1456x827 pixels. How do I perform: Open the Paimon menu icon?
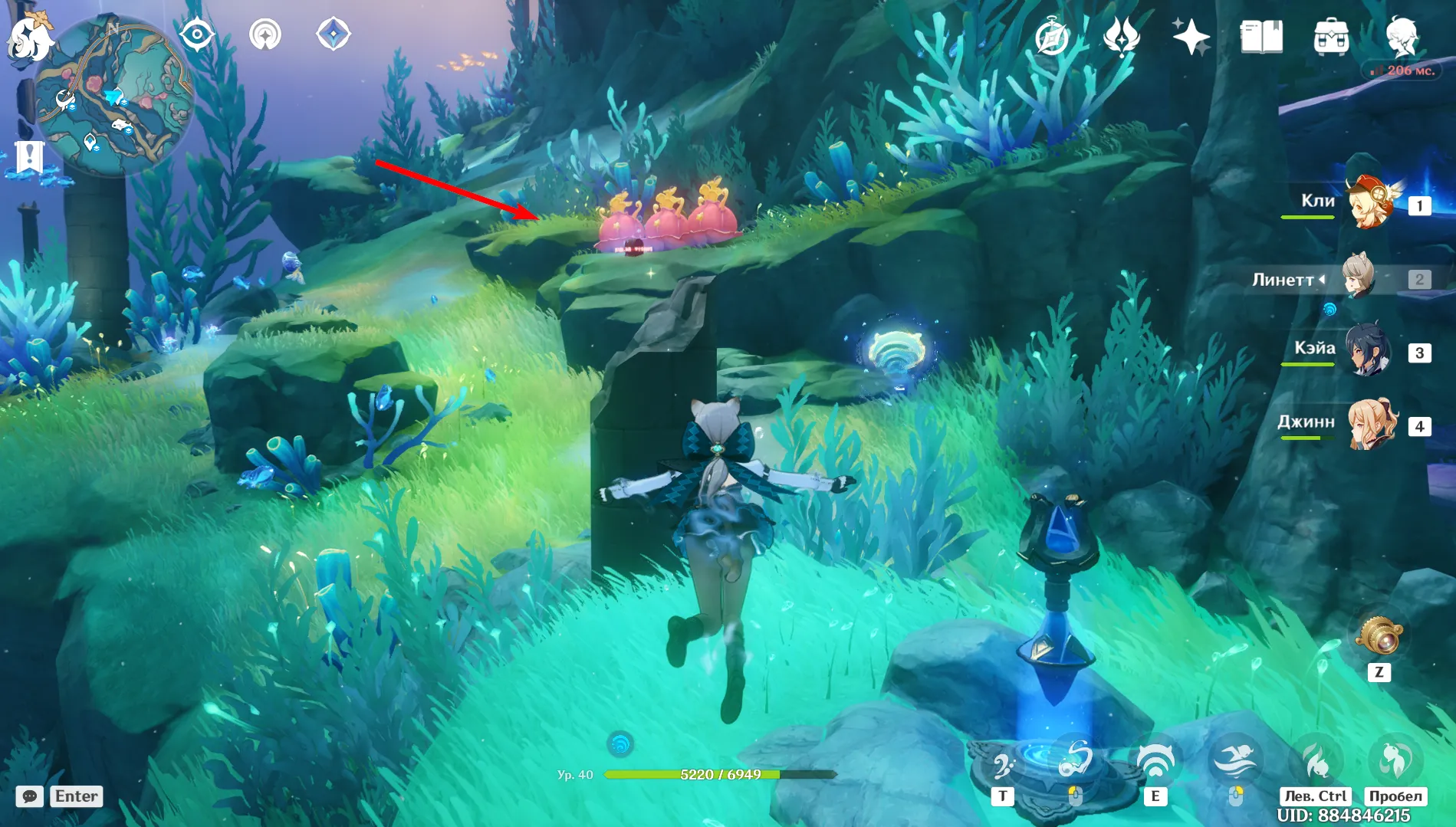pyautogui.click(x=29, y=36)
